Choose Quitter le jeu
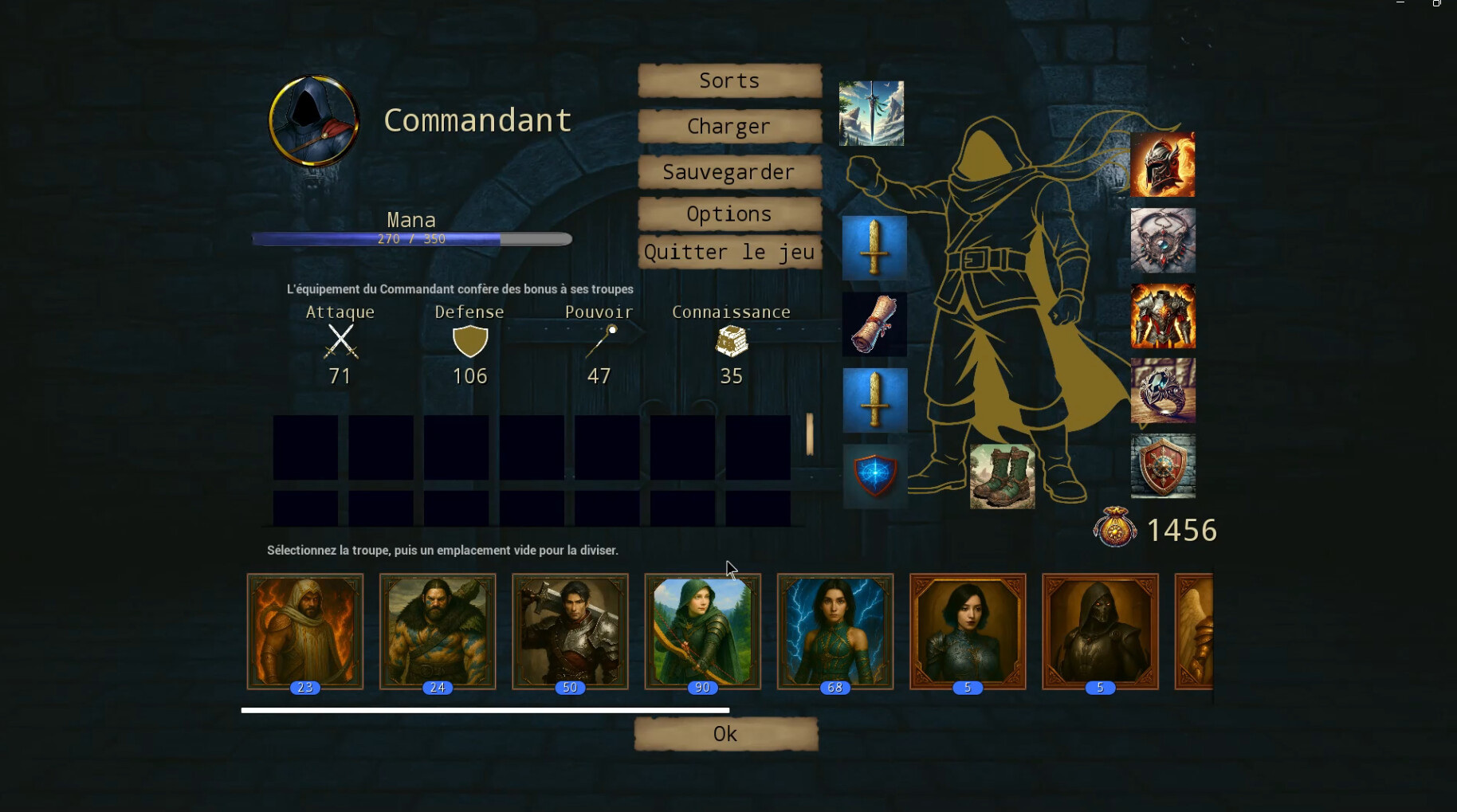Image resolution: width=1457 pixels, height=812 pixels. [729, 253]
